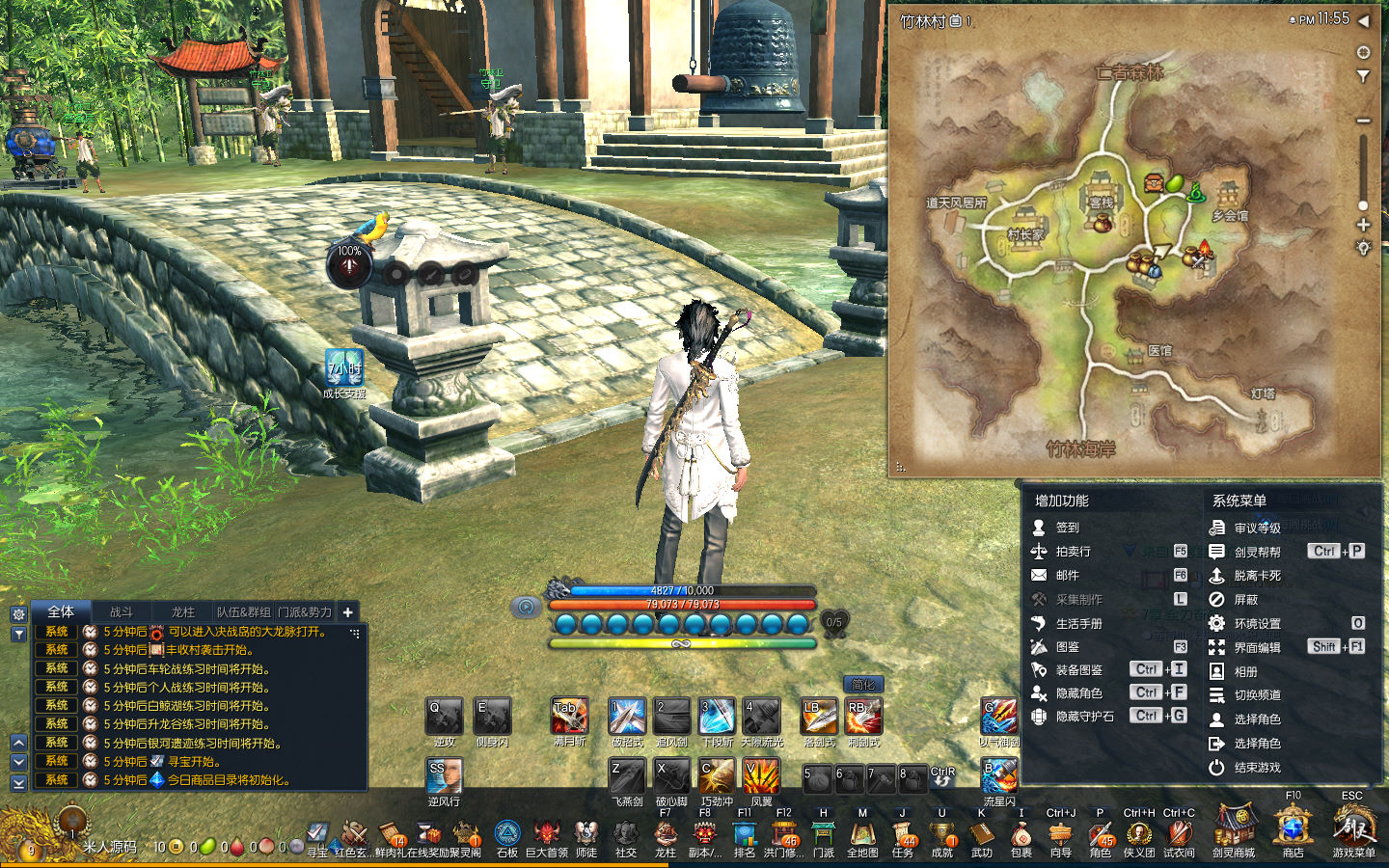Open the 剑灵商城 cash shop
1389x868 pixels.
coord(1234,831)
